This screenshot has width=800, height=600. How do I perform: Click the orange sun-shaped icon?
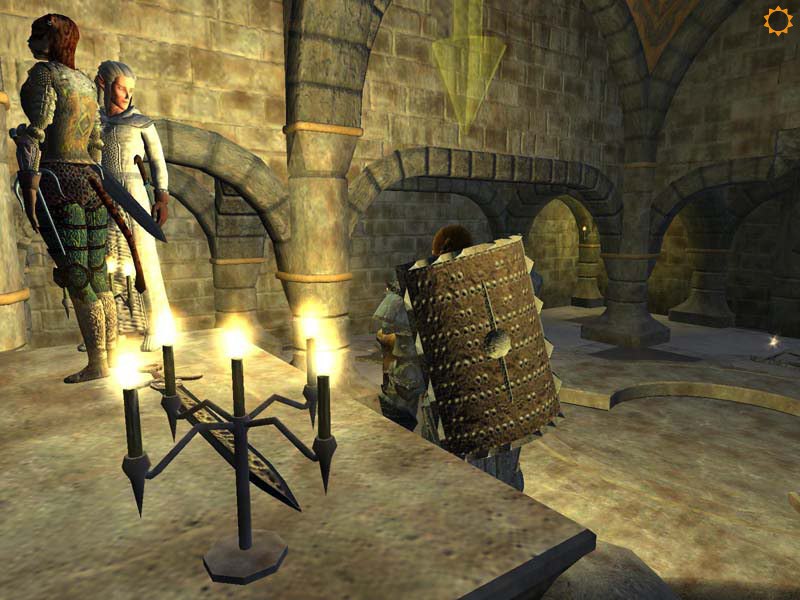pos(777,21)
